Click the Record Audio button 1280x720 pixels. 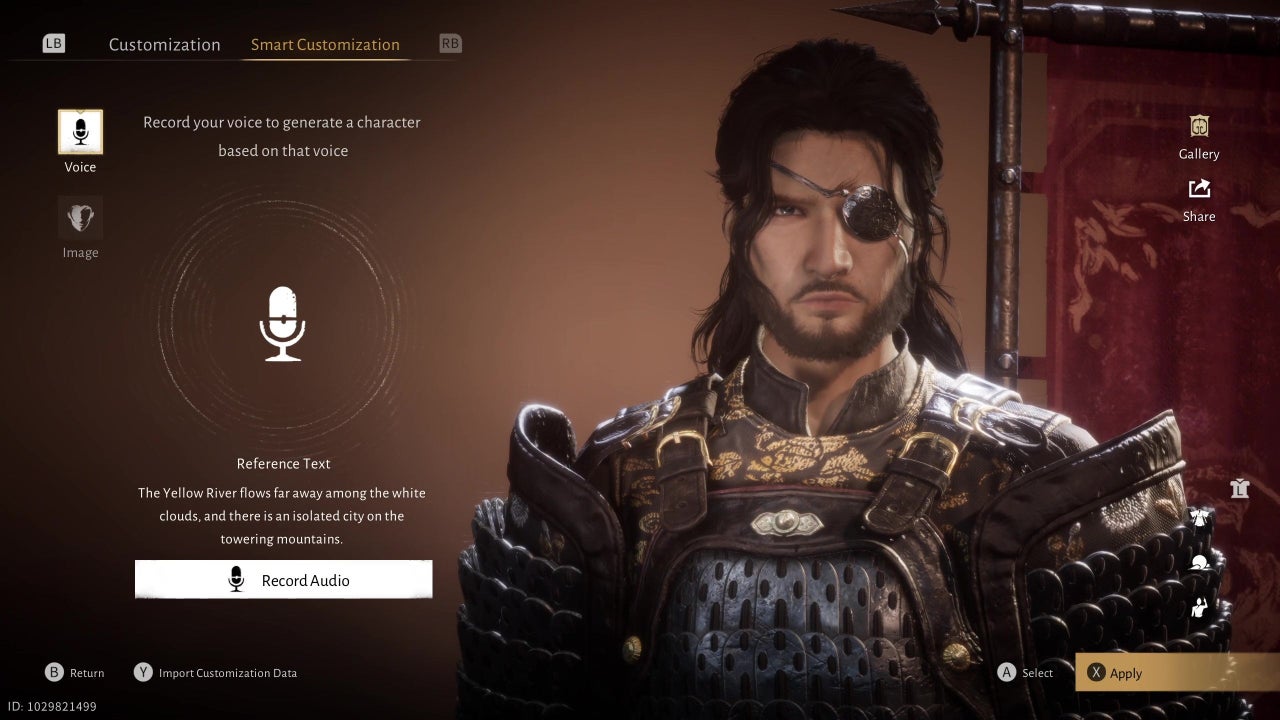[284, 580]
